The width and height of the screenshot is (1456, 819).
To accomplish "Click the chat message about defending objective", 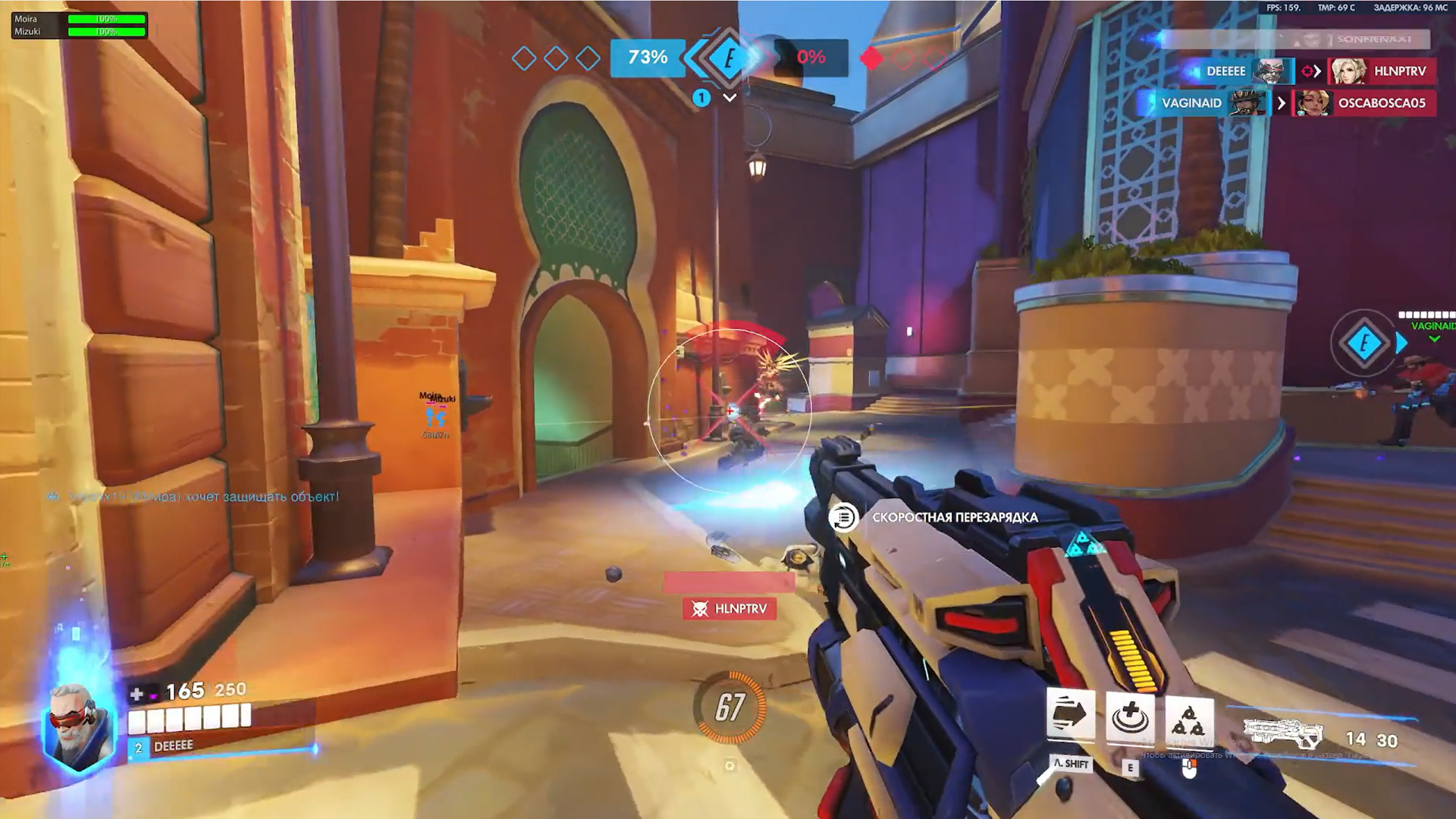I will [x=193, y=497].
